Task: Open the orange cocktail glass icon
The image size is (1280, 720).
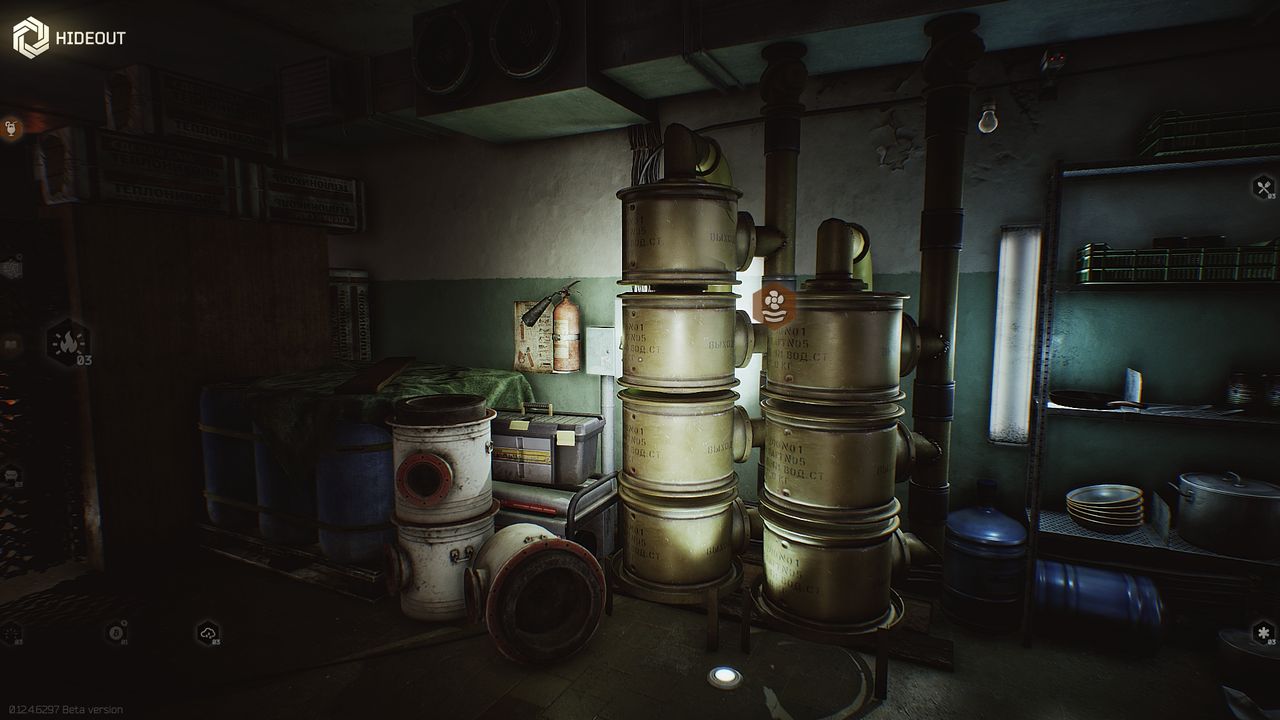Action: [x=11, y=128]
